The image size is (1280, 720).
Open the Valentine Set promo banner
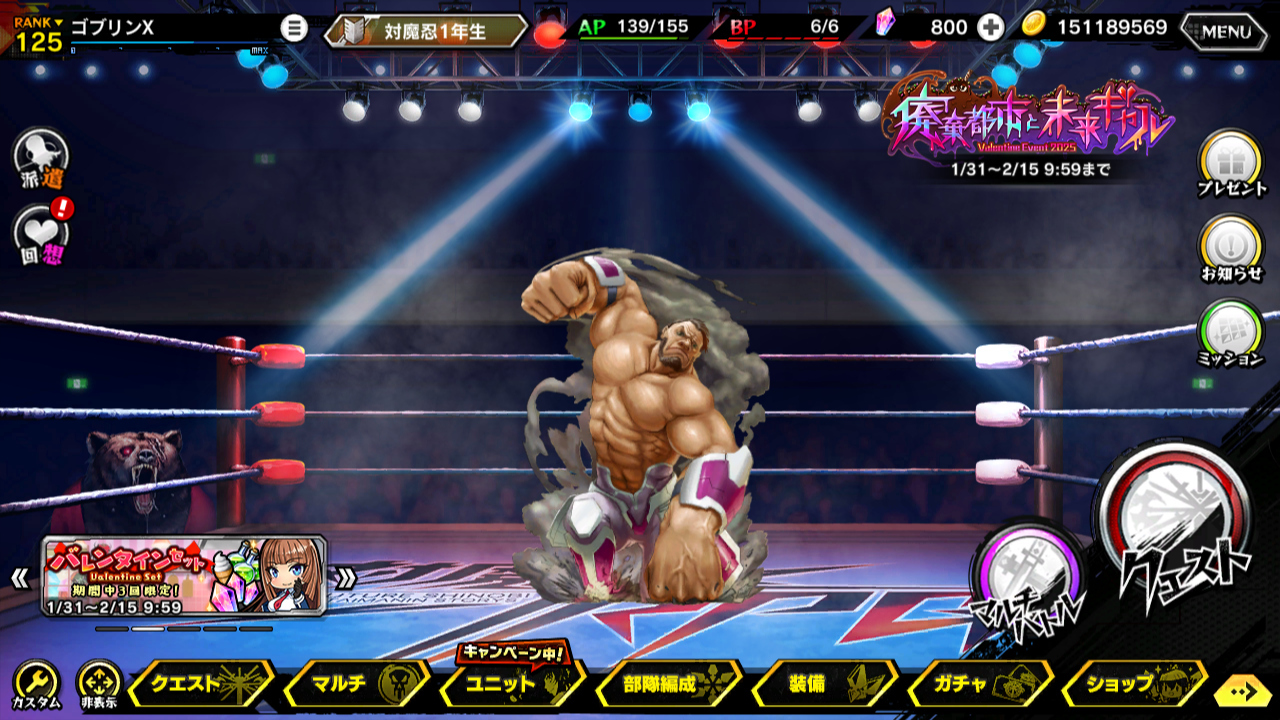(x=184, y=576)
